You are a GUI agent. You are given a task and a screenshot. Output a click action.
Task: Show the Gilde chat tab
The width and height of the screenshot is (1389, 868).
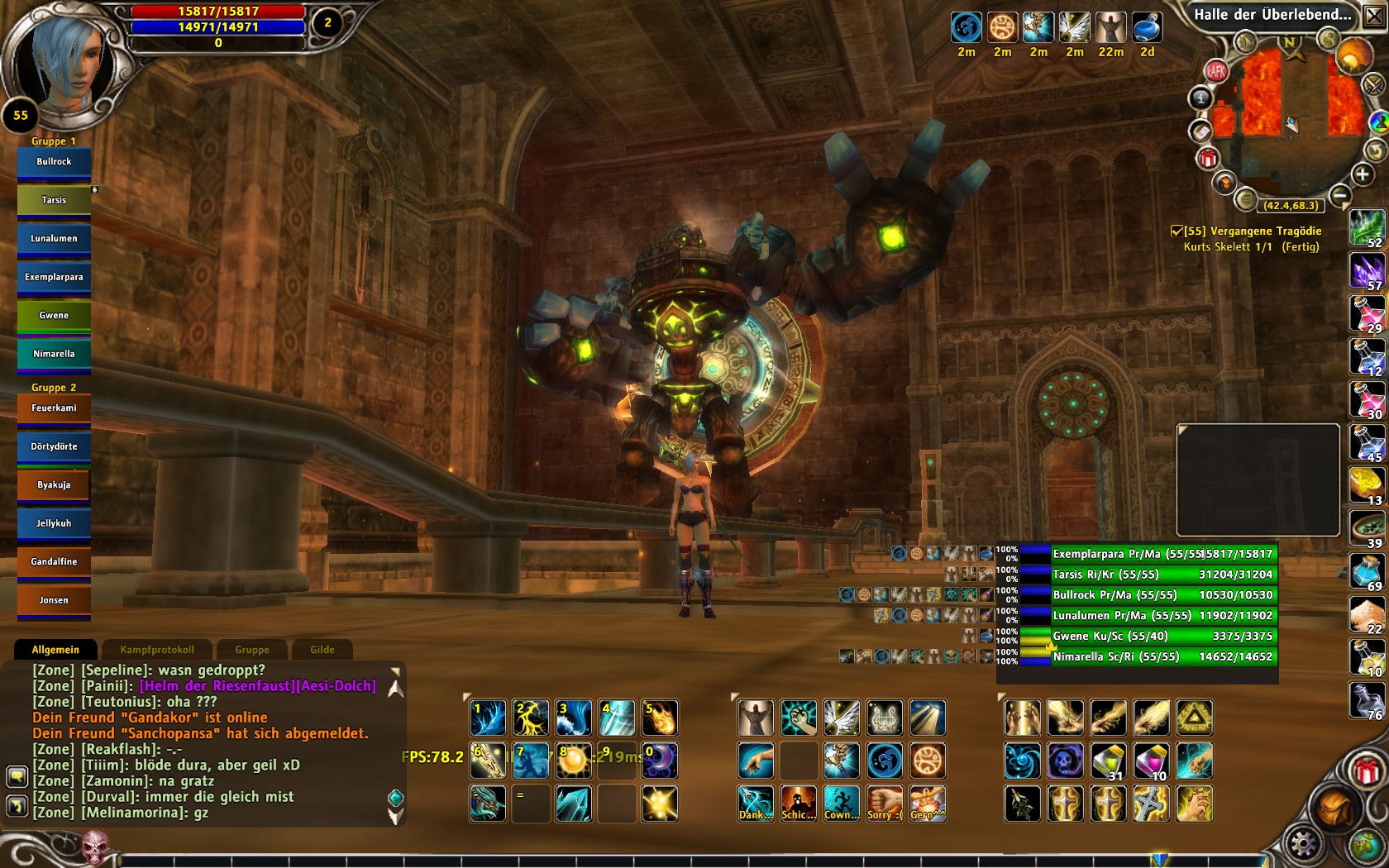tap(322, 650)
